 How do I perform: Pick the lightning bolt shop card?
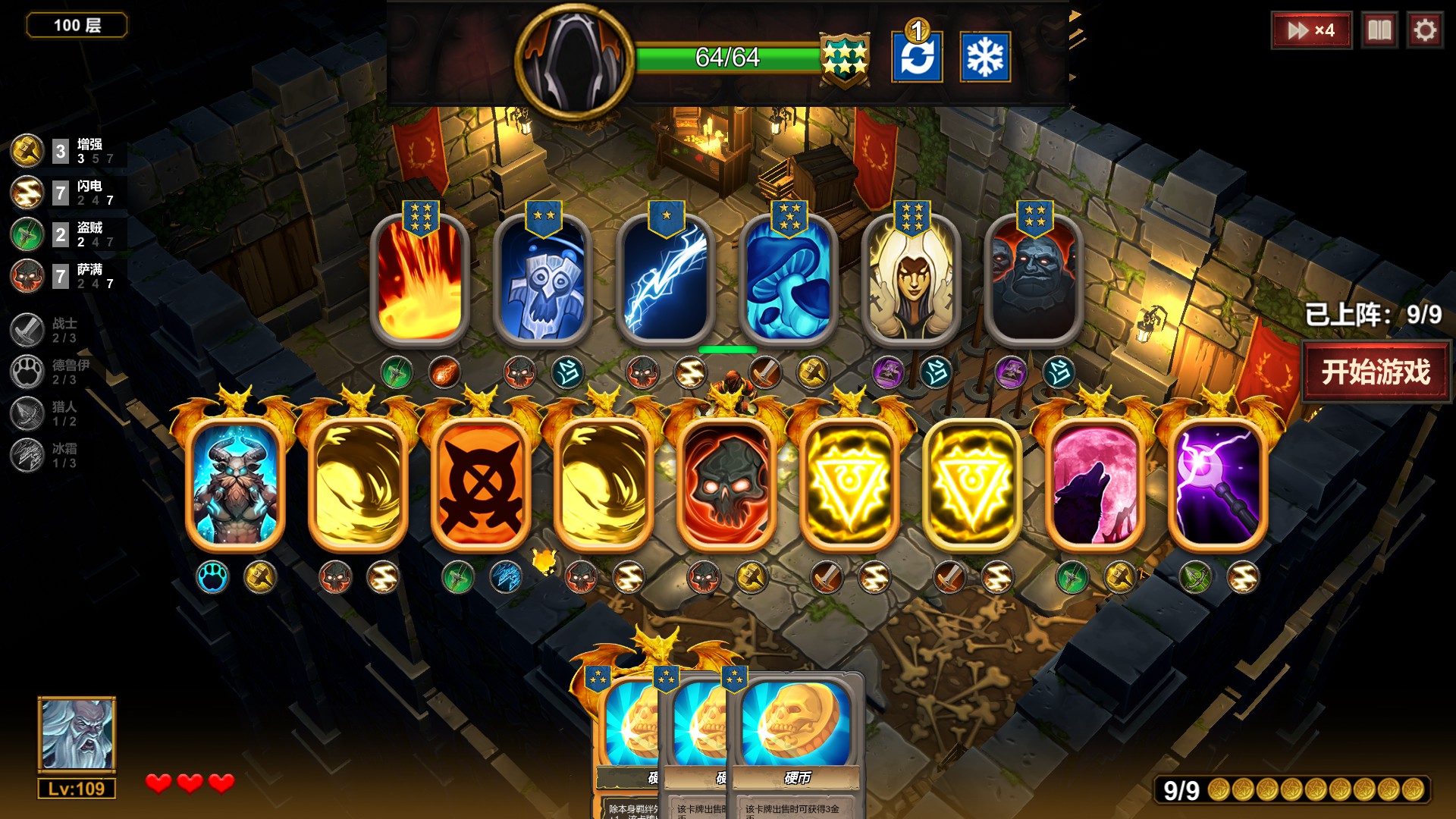click(665, 279)
